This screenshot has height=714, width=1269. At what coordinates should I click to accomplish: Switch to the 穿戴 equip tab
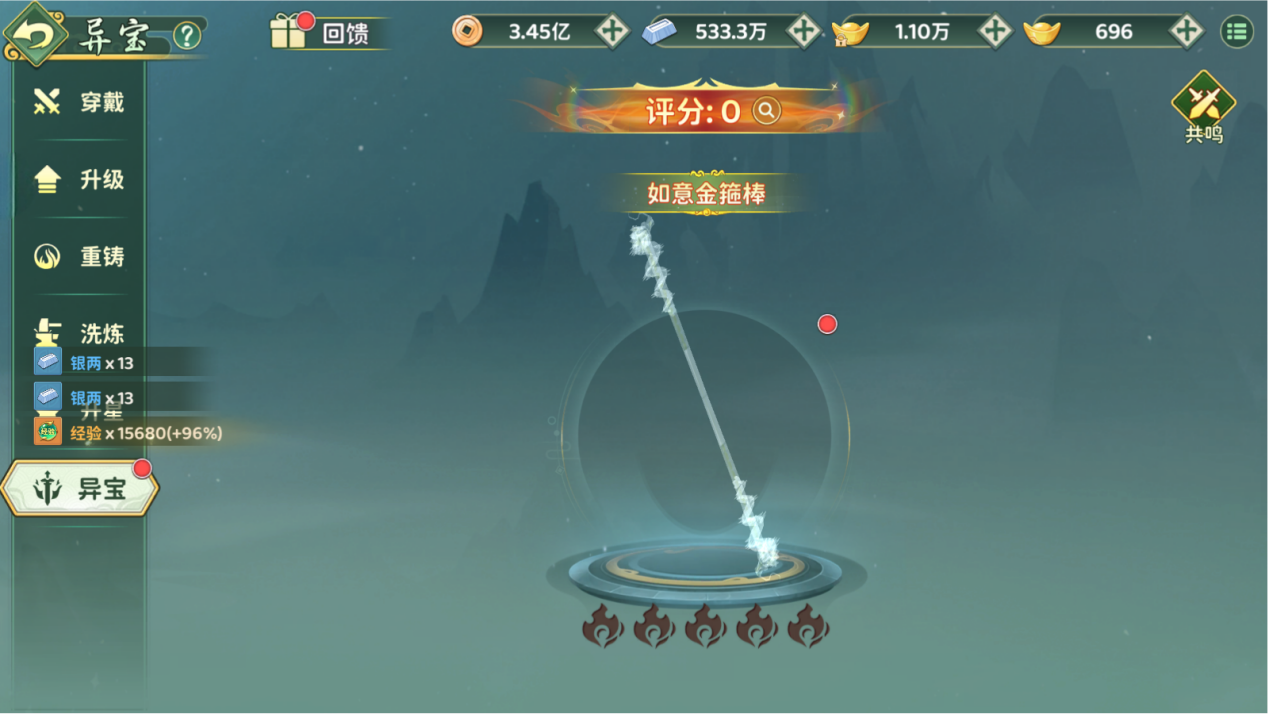tap(80, 102)
